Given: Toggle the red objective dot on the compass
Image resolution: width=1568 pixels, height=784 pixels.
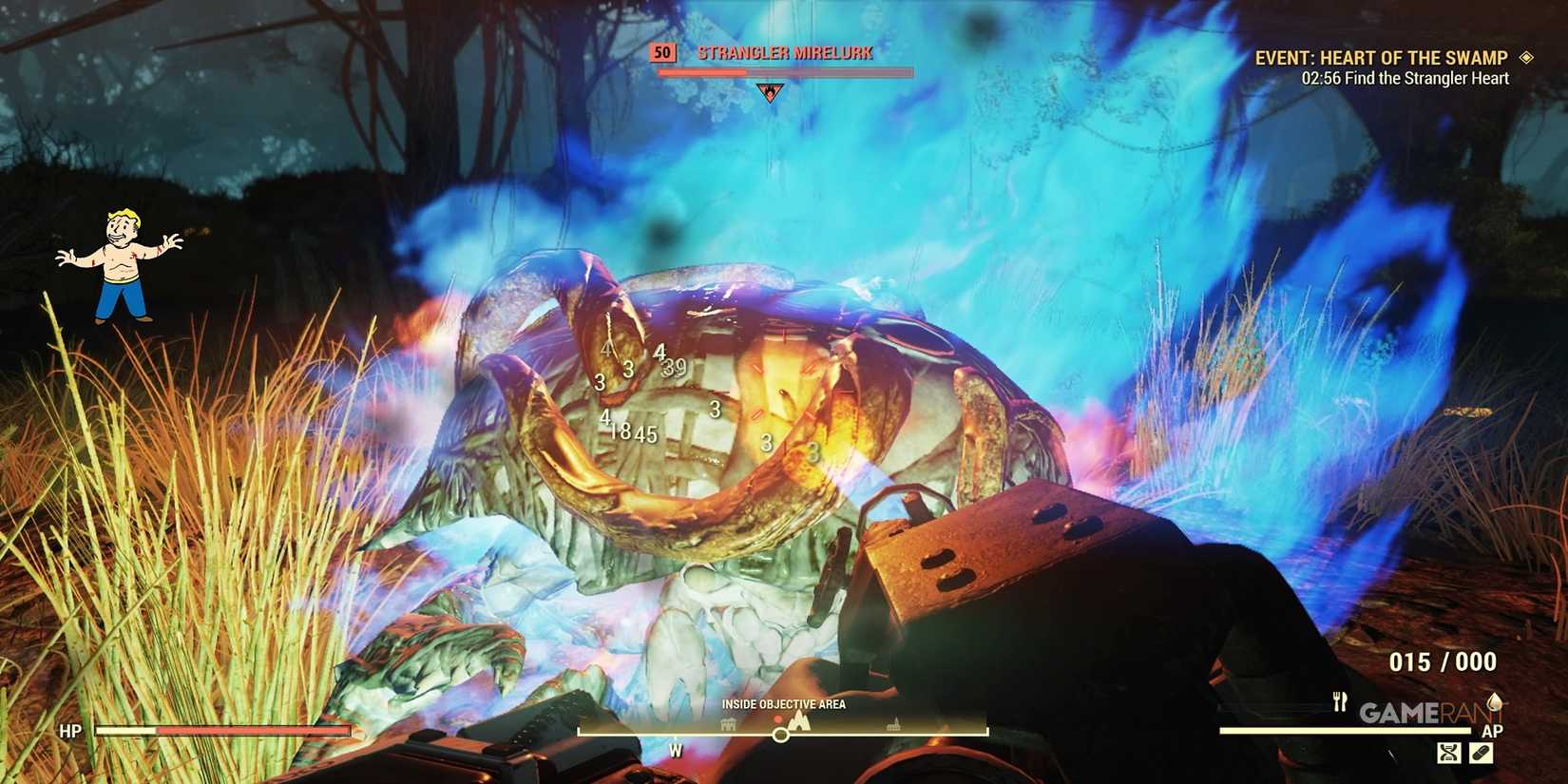Looking at the screenshot, I should click(x=779, y=718).
